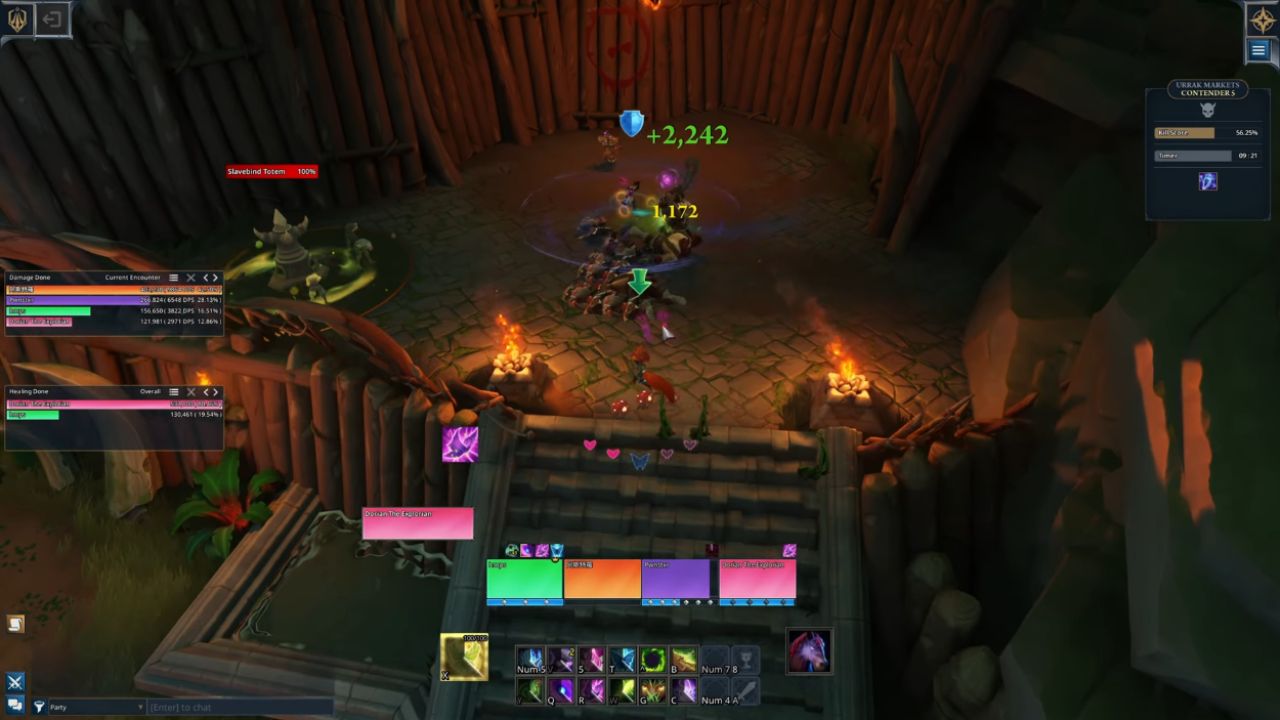The width and height of the screenshot is (1280, 720).
Task: Go to next page of Damage Done meter
Action: [x=215, y=278]
